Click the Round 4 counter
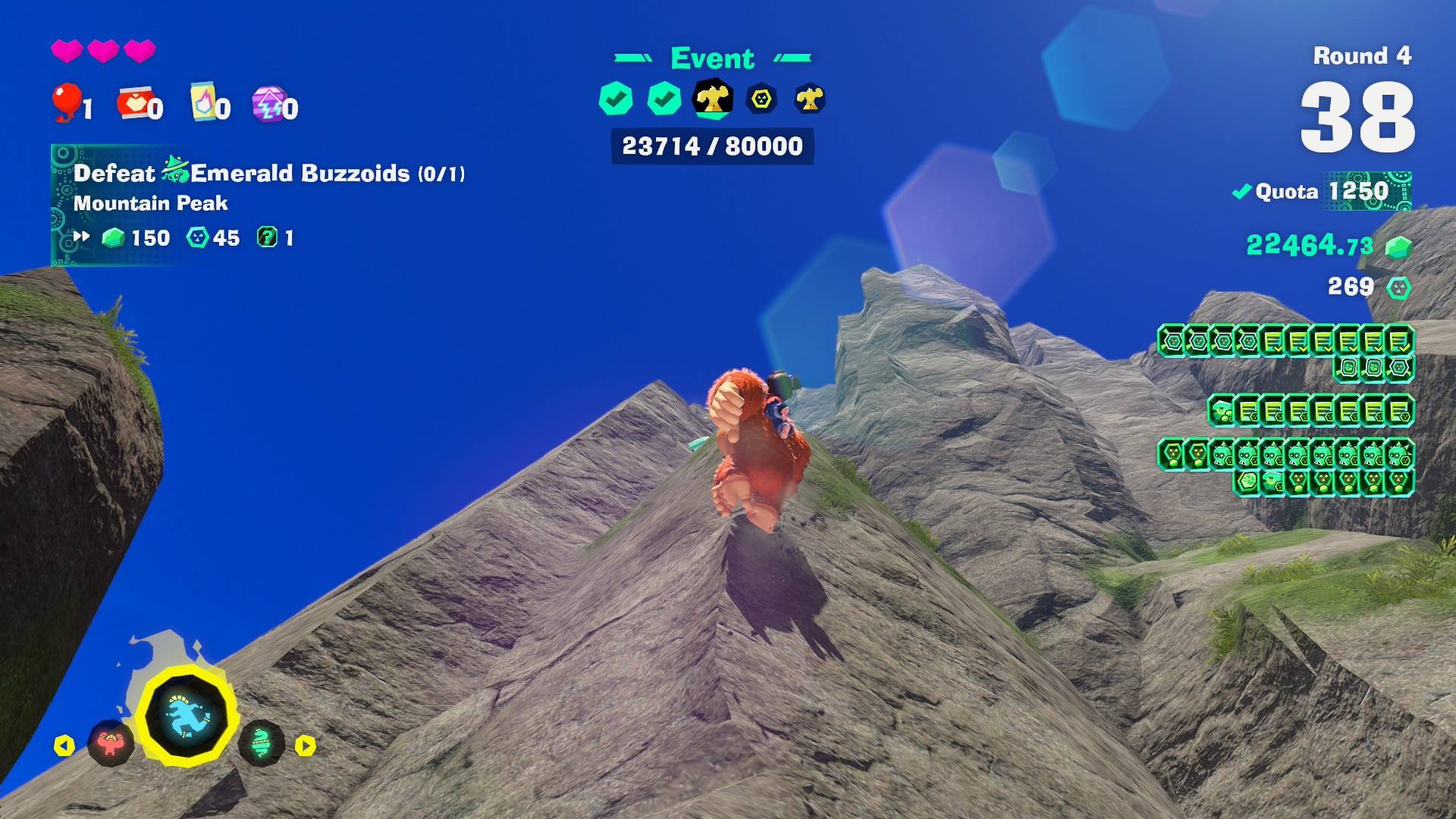Image resolution: width=1456 pixels, height=819 pixels. [1361, 56]
